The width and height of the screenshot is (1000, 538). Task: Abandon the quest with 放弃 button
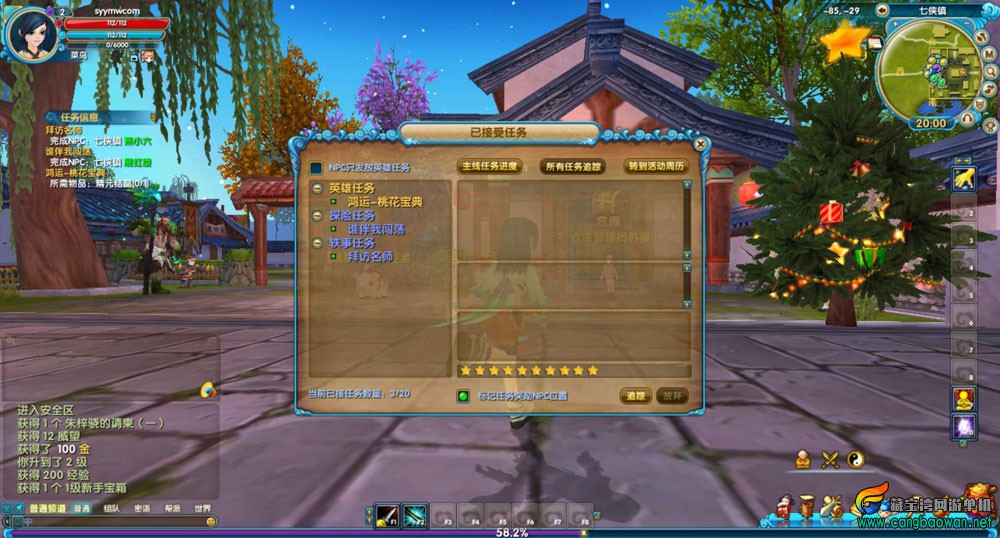click(674, 396)
